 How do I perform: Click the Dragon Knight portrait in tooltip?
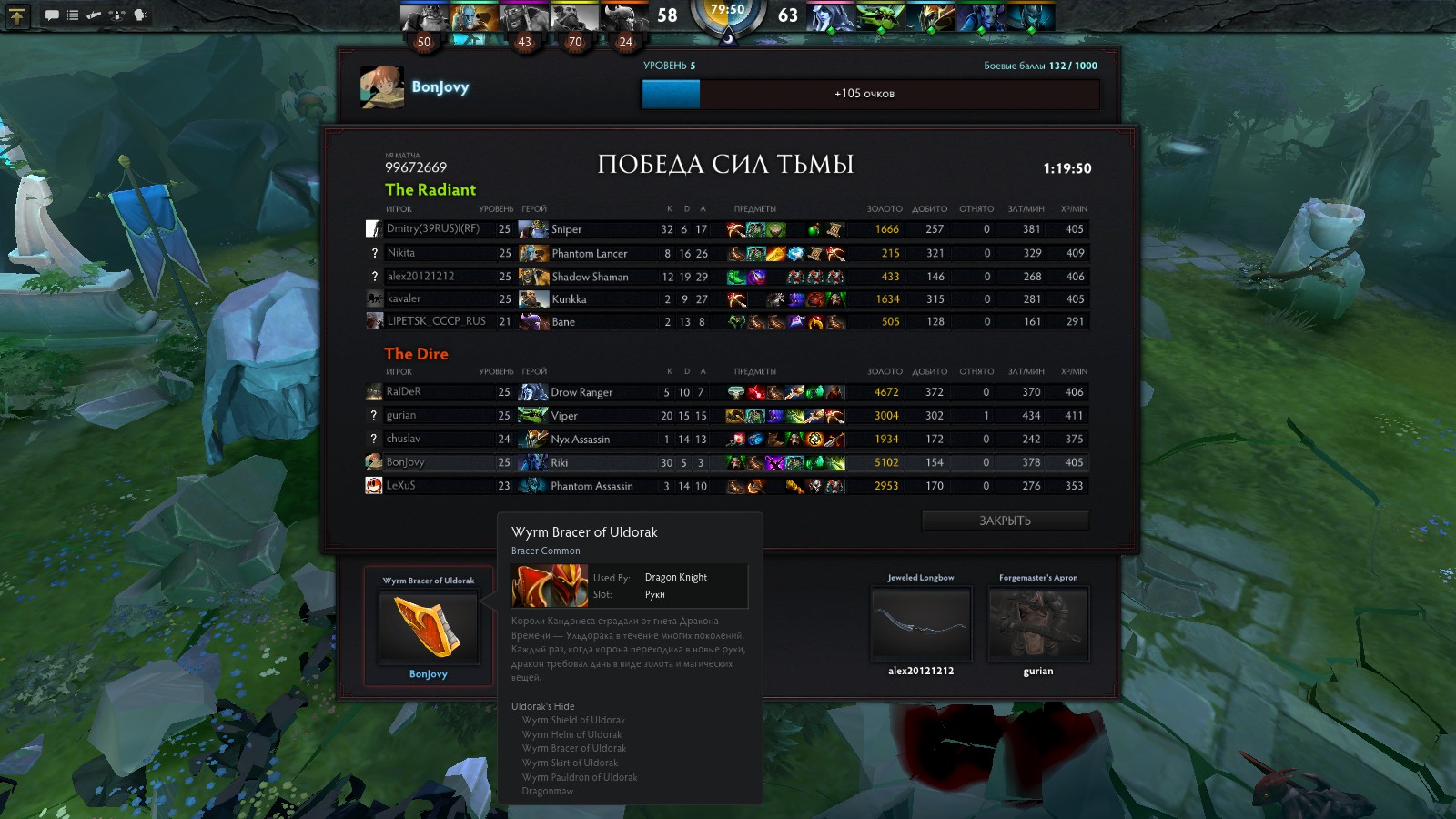(x=550, y=586)
